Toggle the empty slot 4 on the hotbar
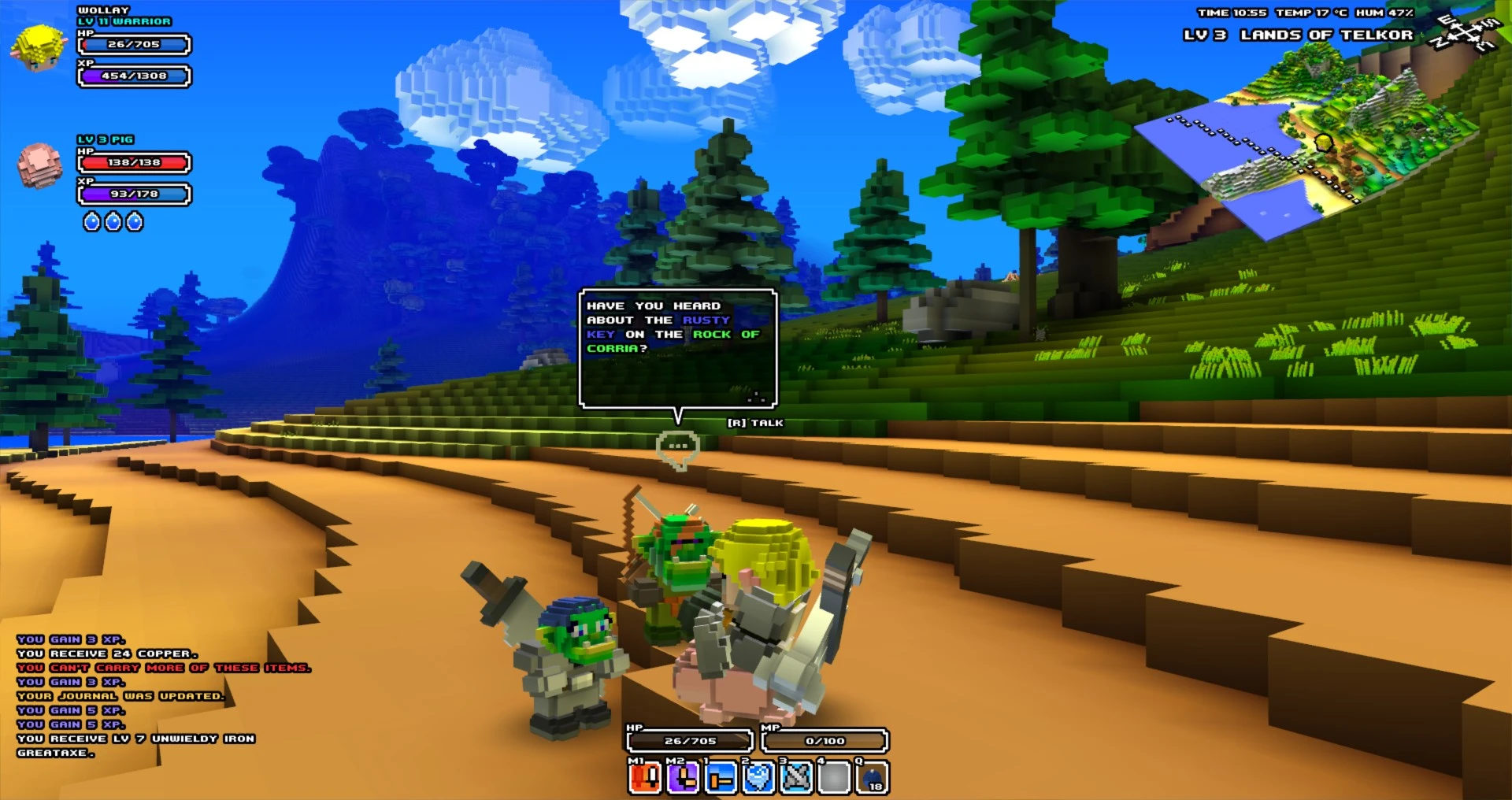This screenshot has width=1512, height=800. pos(832,780)
